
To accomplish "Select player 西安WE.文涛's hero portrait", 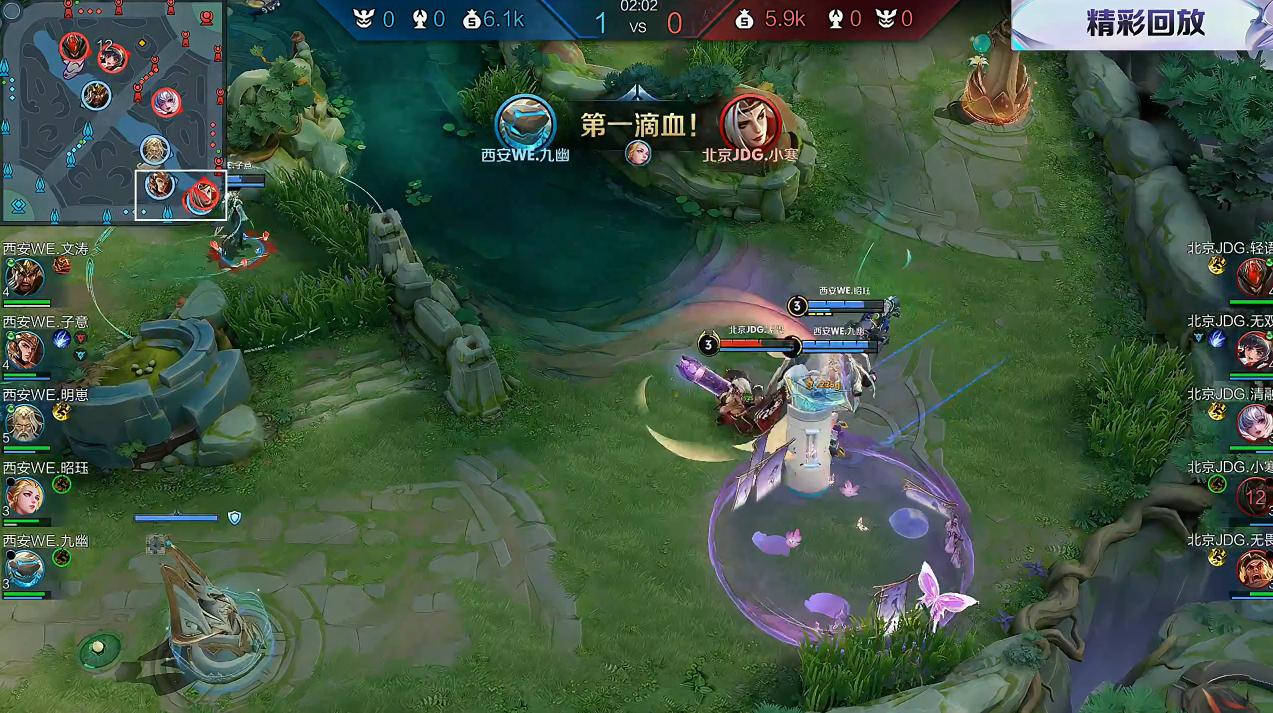I will (x=24, y=277).
